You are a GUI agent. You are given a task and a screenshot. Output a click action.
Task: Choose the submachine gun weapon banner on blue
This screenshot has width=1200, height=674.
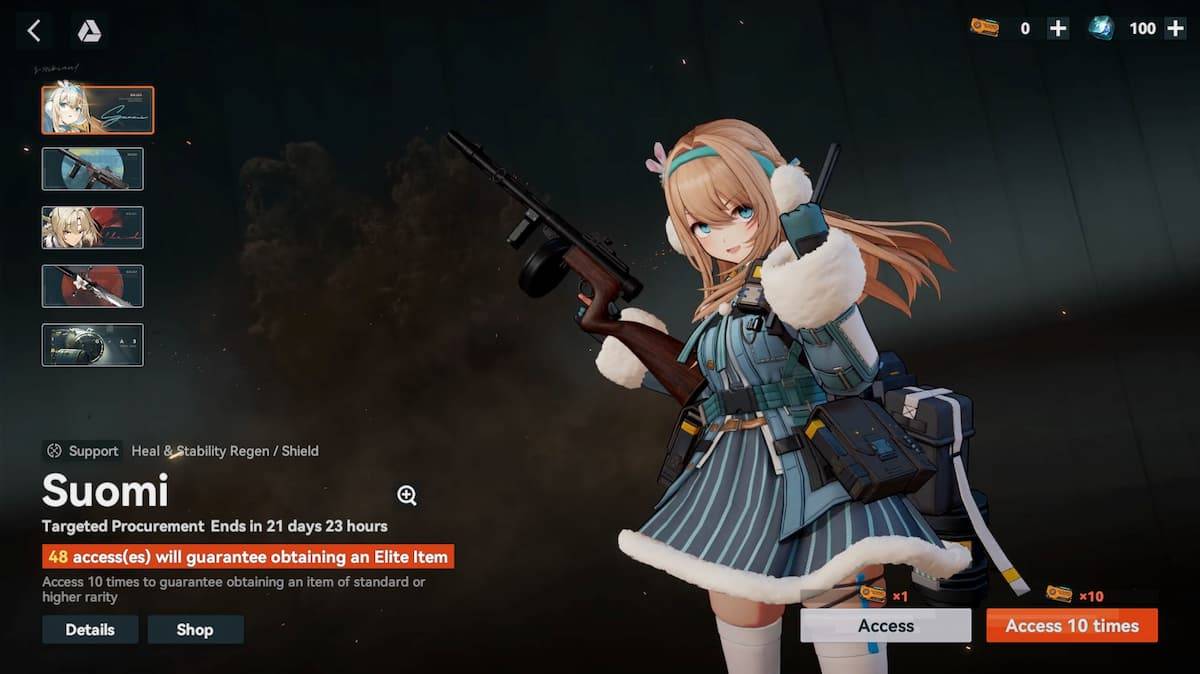tap(93, 169)
